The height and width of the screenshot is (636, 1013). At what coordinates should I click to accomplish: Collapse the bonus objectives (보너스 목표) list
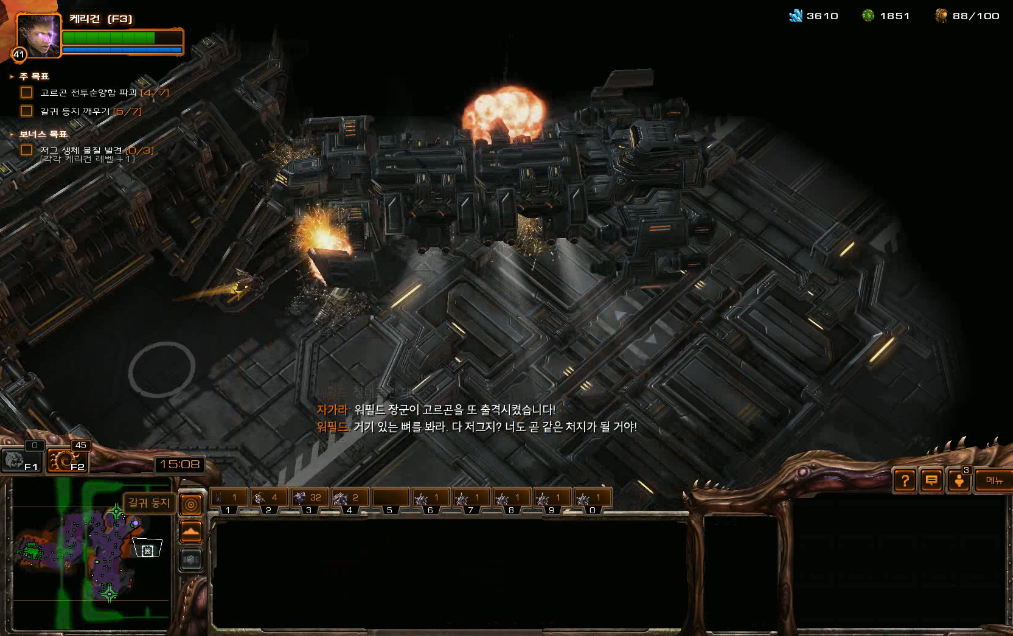pos(12,133)
